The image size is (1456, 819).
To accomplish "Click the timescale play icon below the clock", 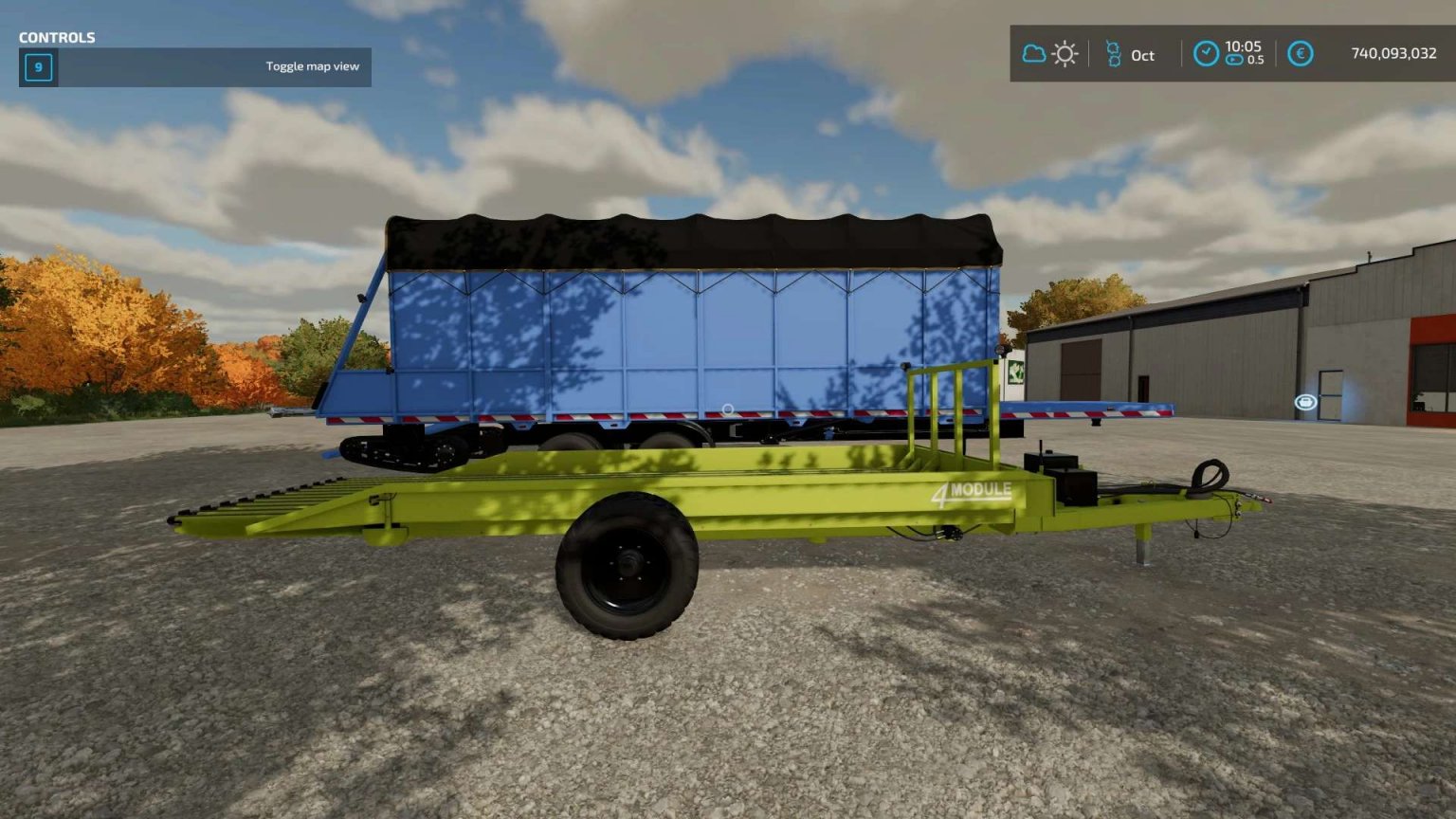I will 1233,59.
